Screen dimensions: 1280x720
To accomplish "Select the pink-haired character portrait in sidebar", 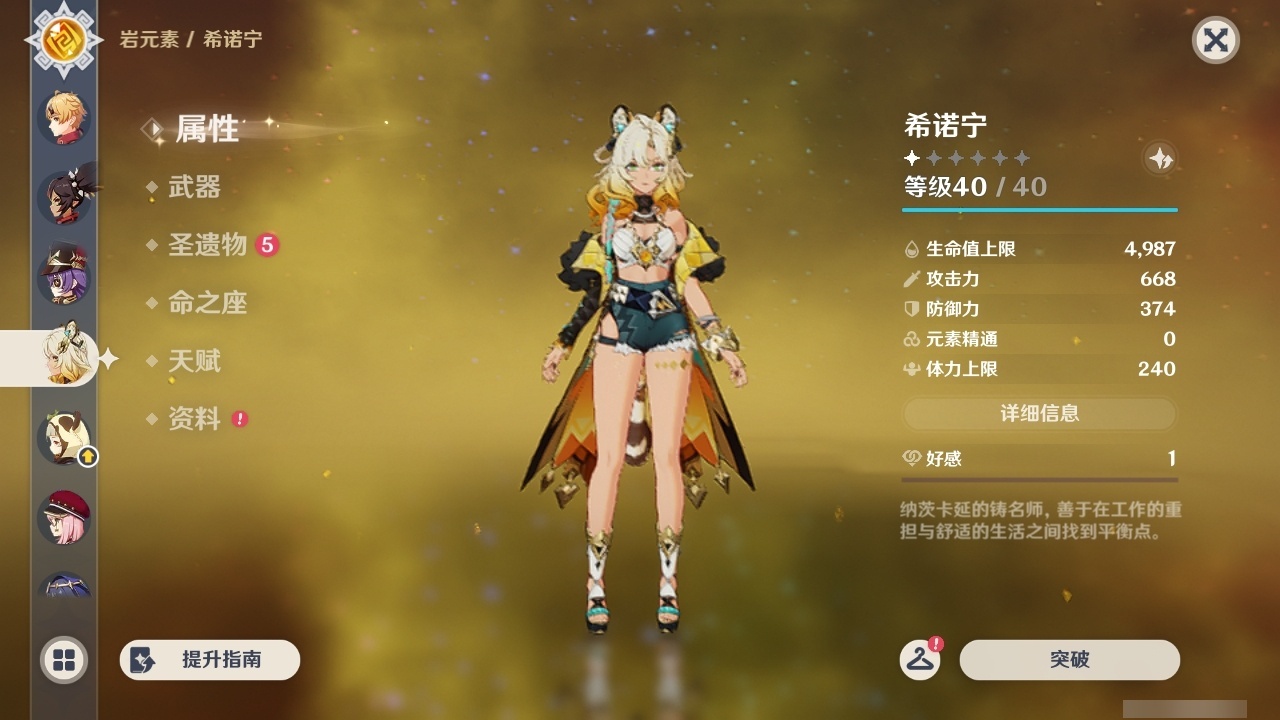I will 63,515.
